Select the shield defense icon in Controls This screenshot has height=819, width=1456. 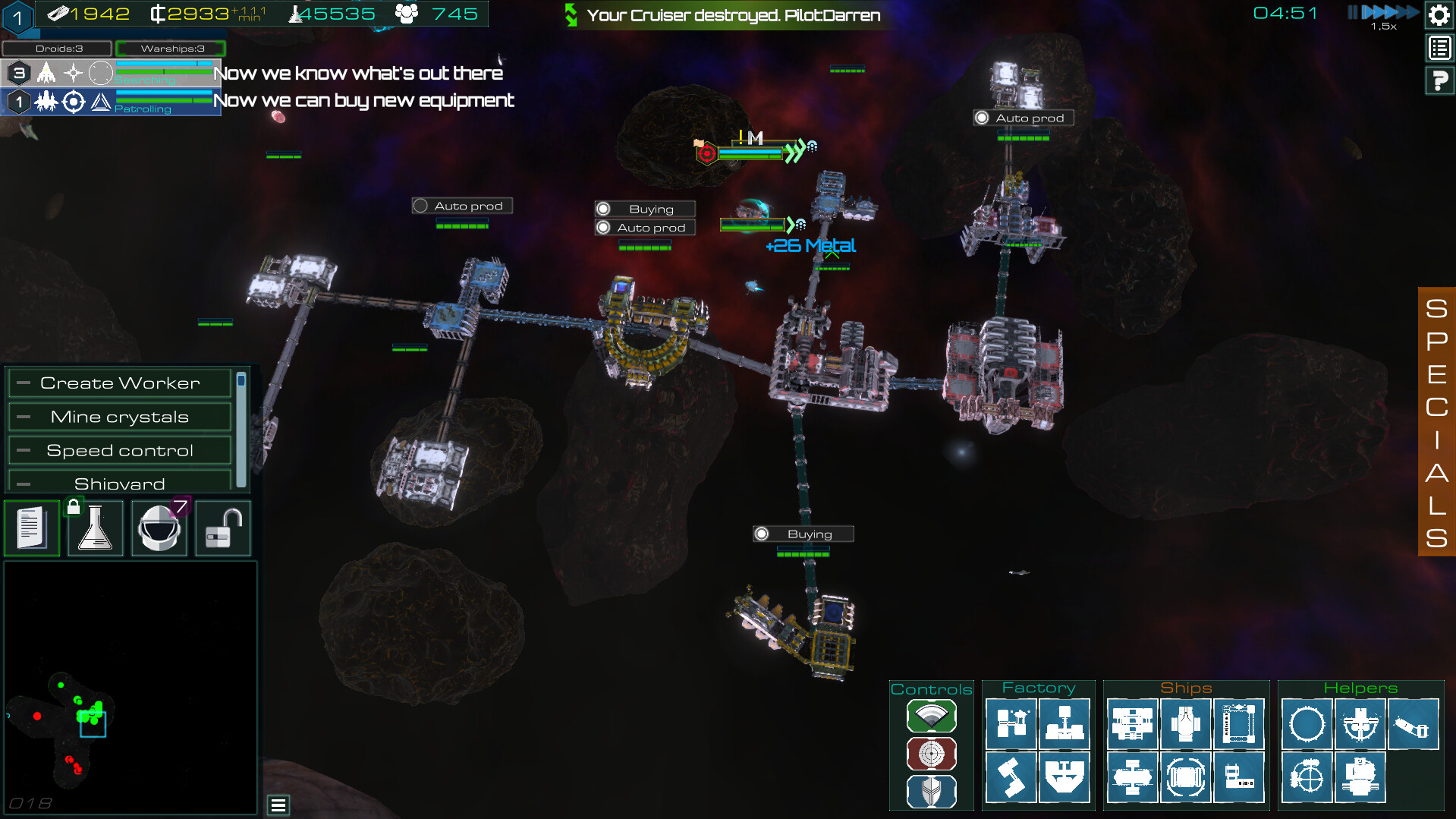[x=931, y=791]
